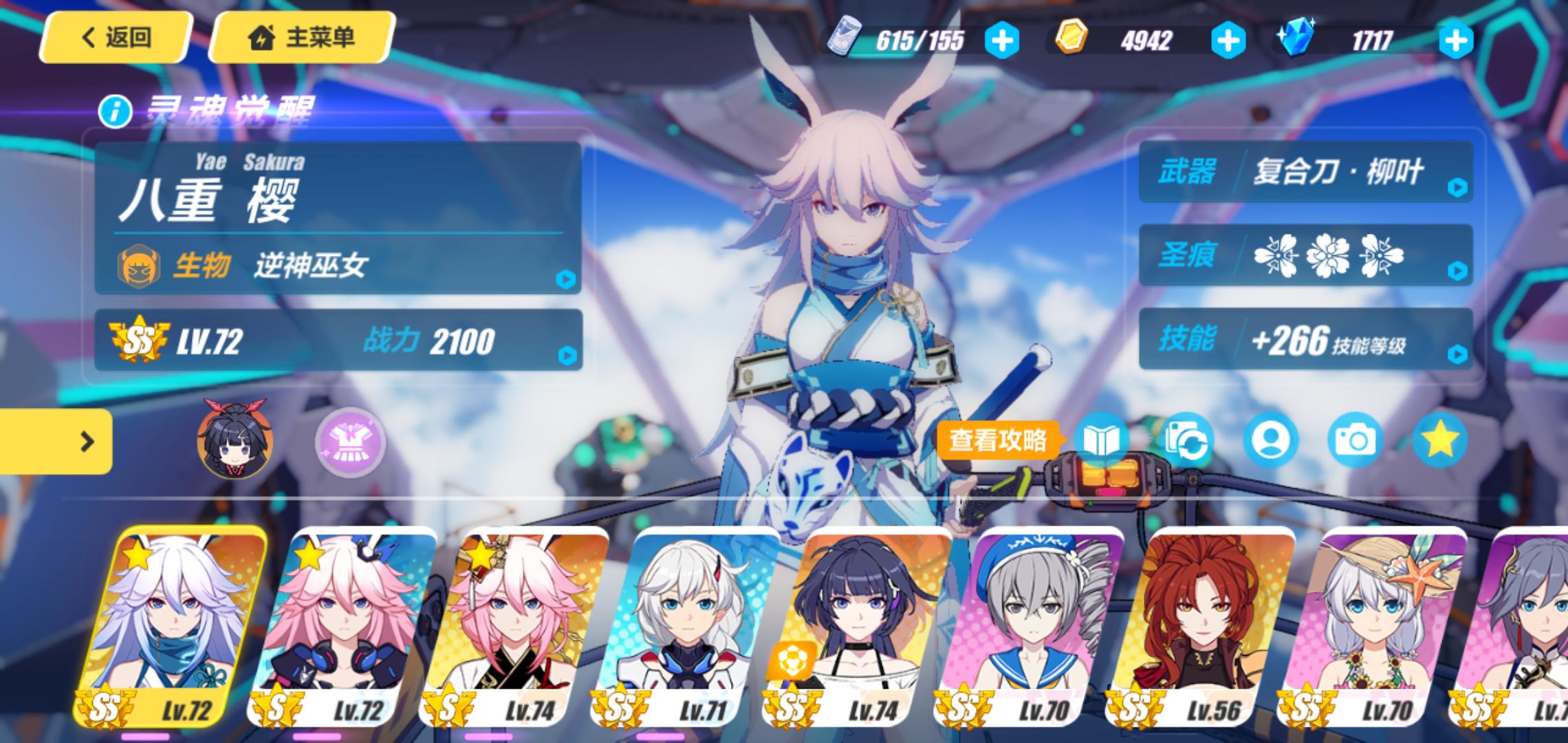
Task: Toggle the yellow star favorite icon
Action: 1439,440
